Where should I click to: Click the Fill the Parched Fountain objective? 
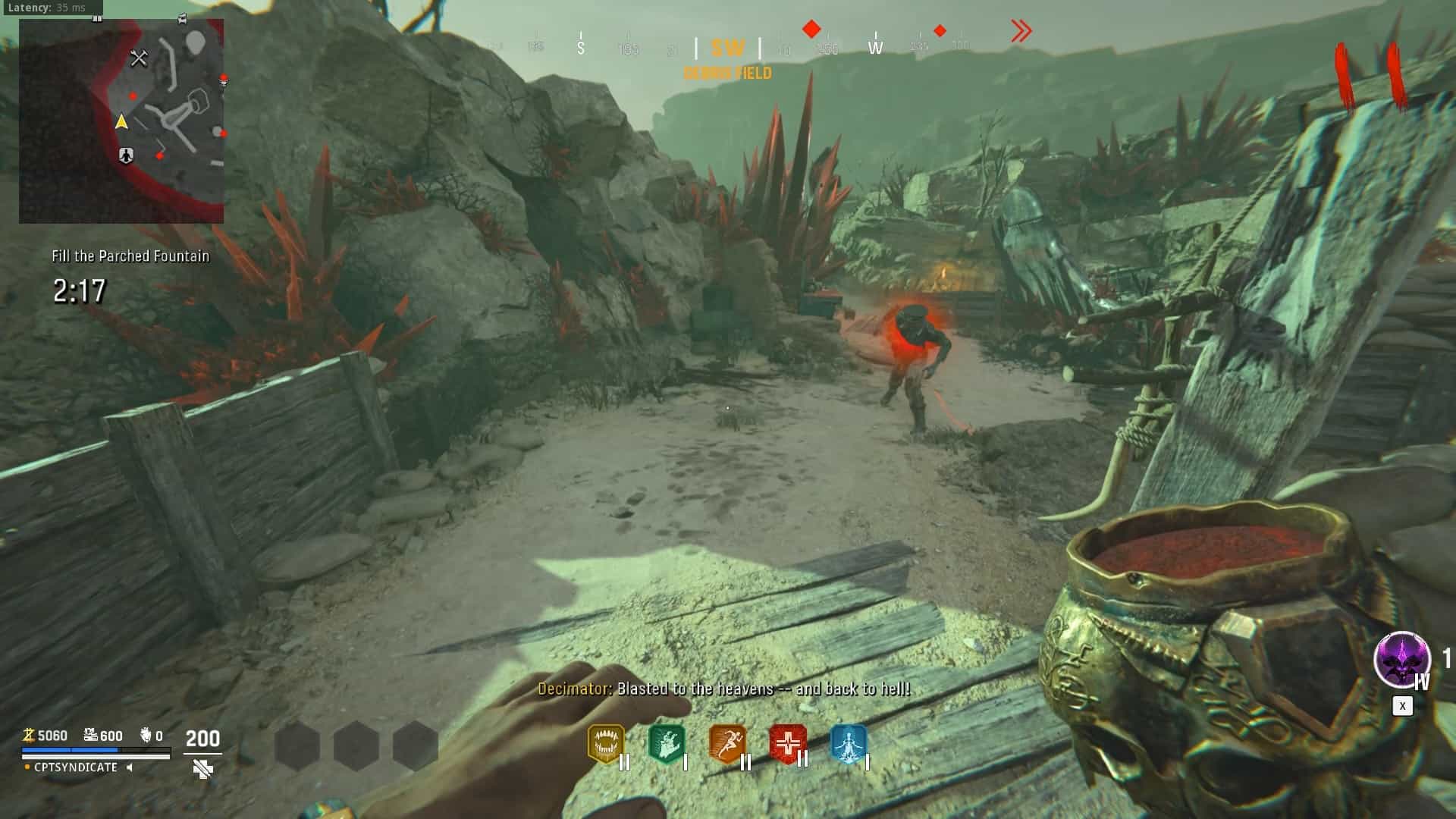pyautogui.click(x=130, y=256)
